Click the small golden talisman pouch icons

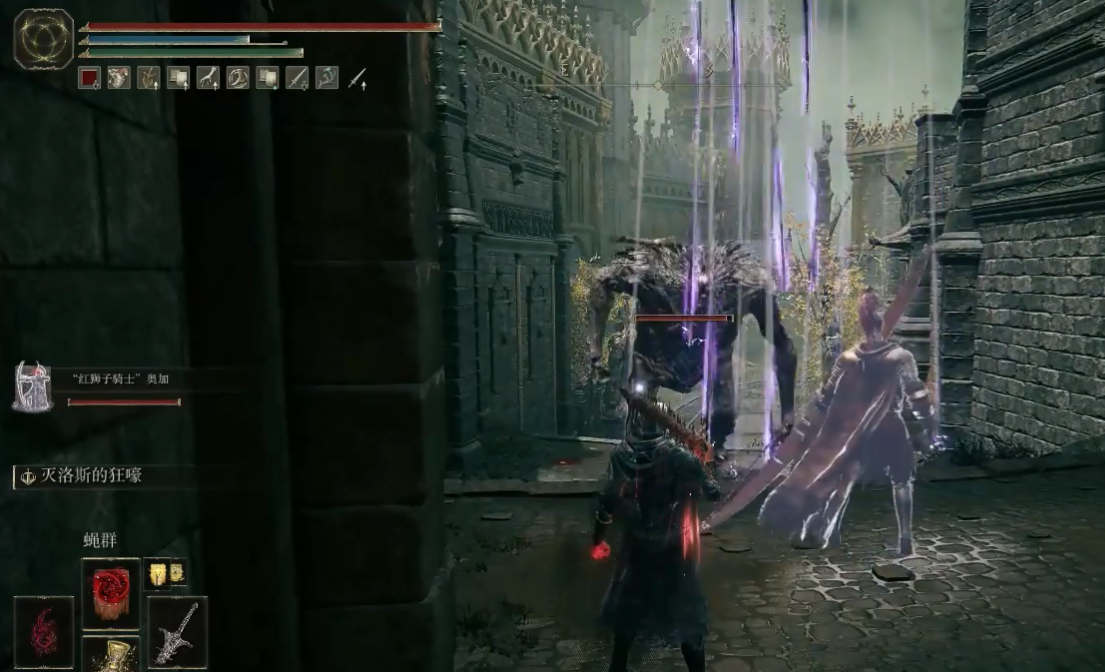(165, 572)
